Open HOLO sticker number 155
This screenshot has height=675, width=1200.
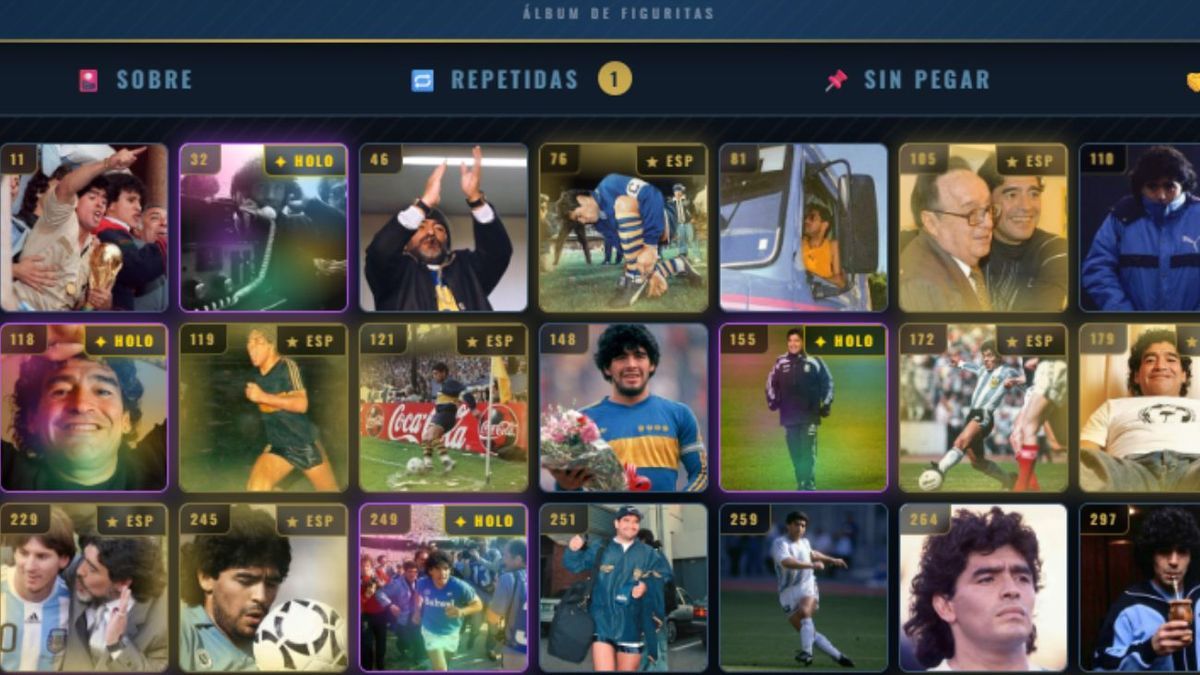[803, 408]
